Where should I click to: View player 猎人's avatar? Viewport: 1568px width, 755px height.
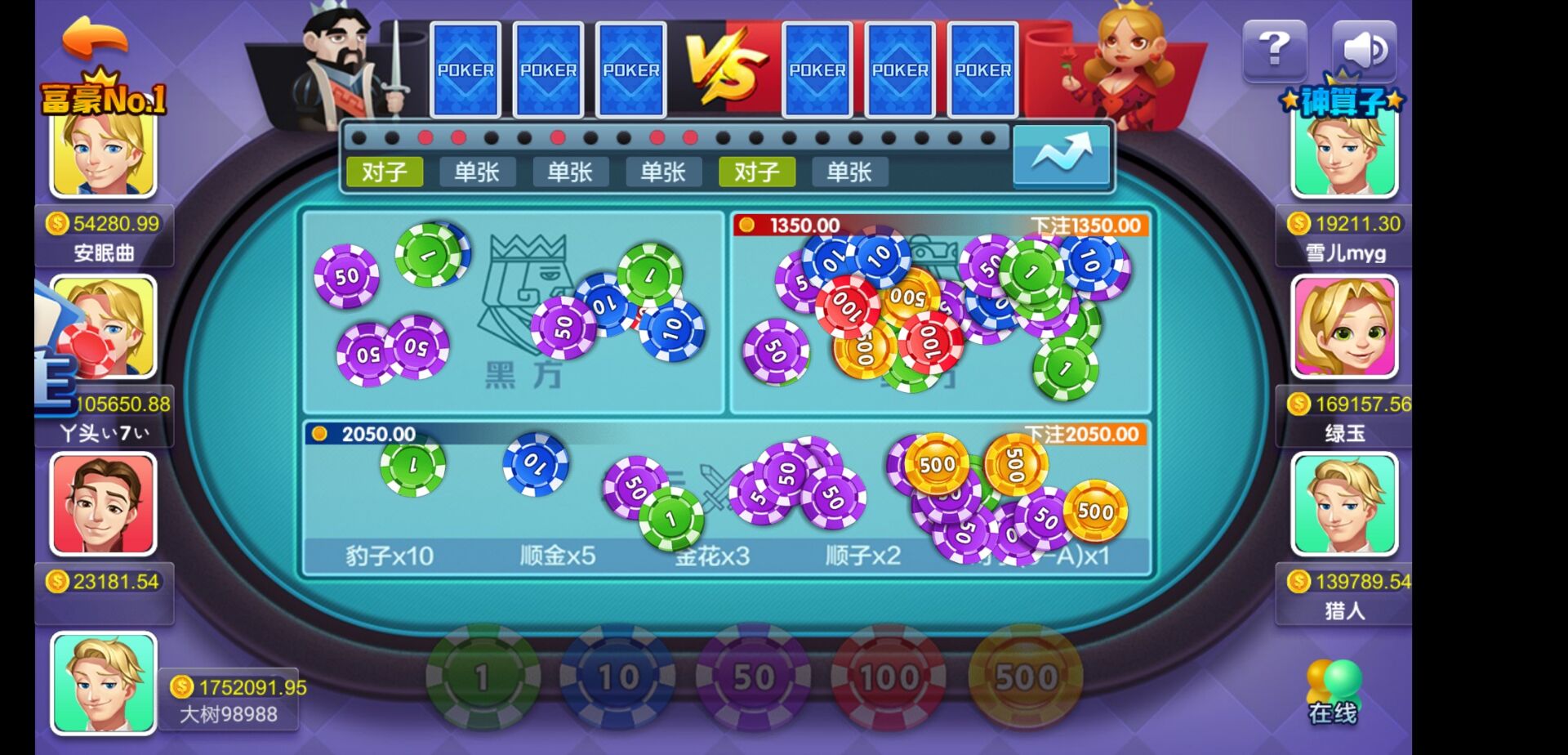[x=1344, y=504]
